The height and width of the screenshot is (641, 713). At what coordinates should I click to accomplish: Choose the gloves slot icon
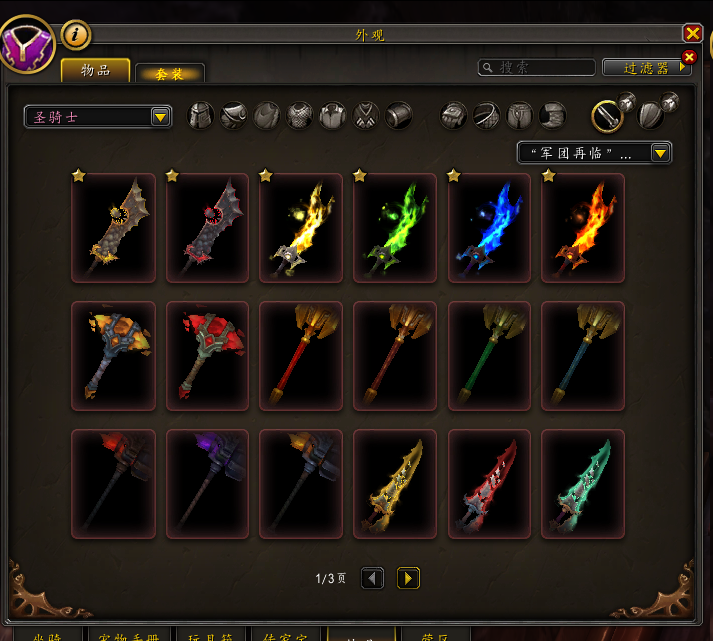click(454, 115)
